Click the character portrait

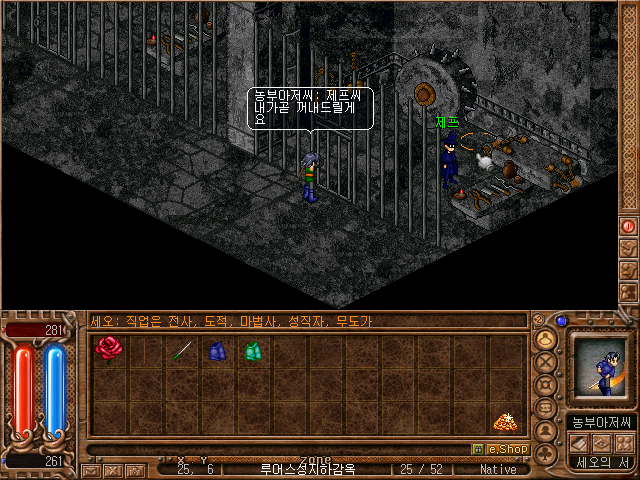(x=600, y=369)
